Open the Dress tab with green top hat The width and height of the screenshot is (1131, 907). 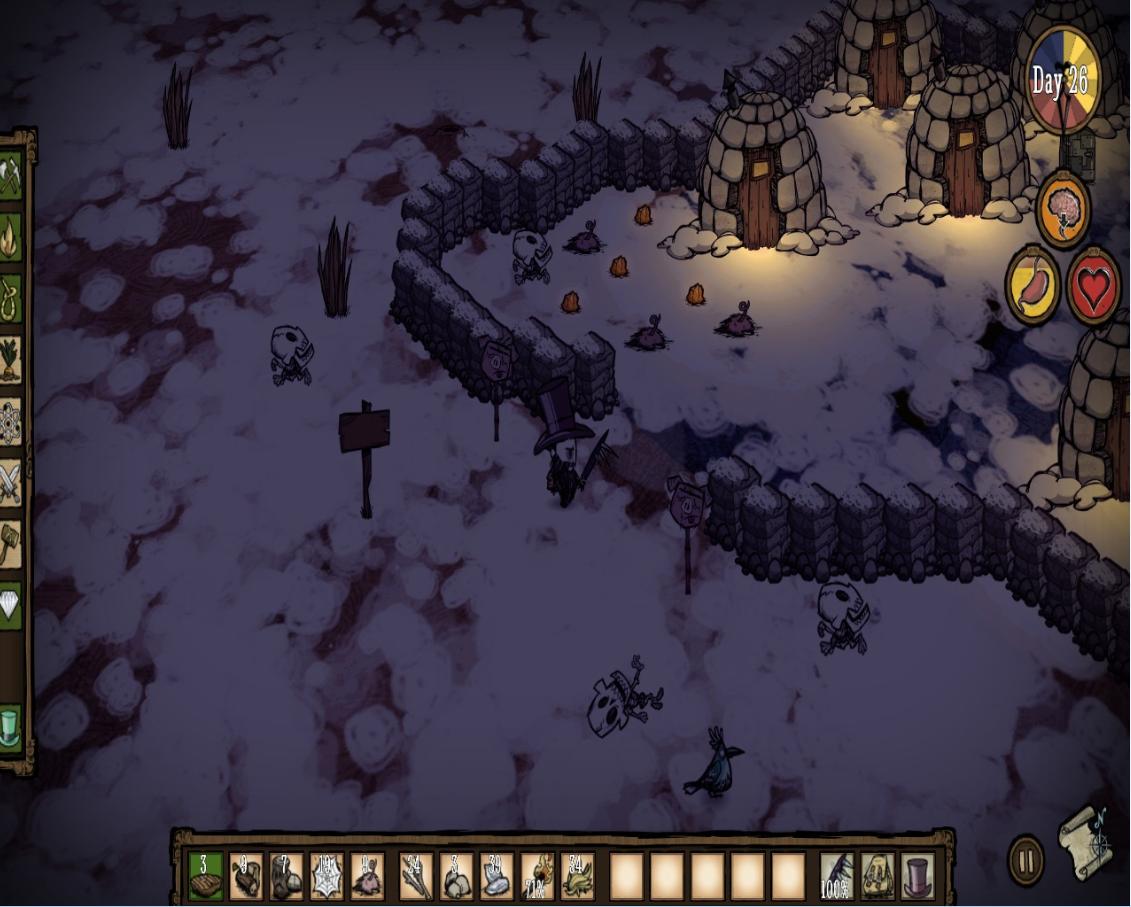coord(11,728)
